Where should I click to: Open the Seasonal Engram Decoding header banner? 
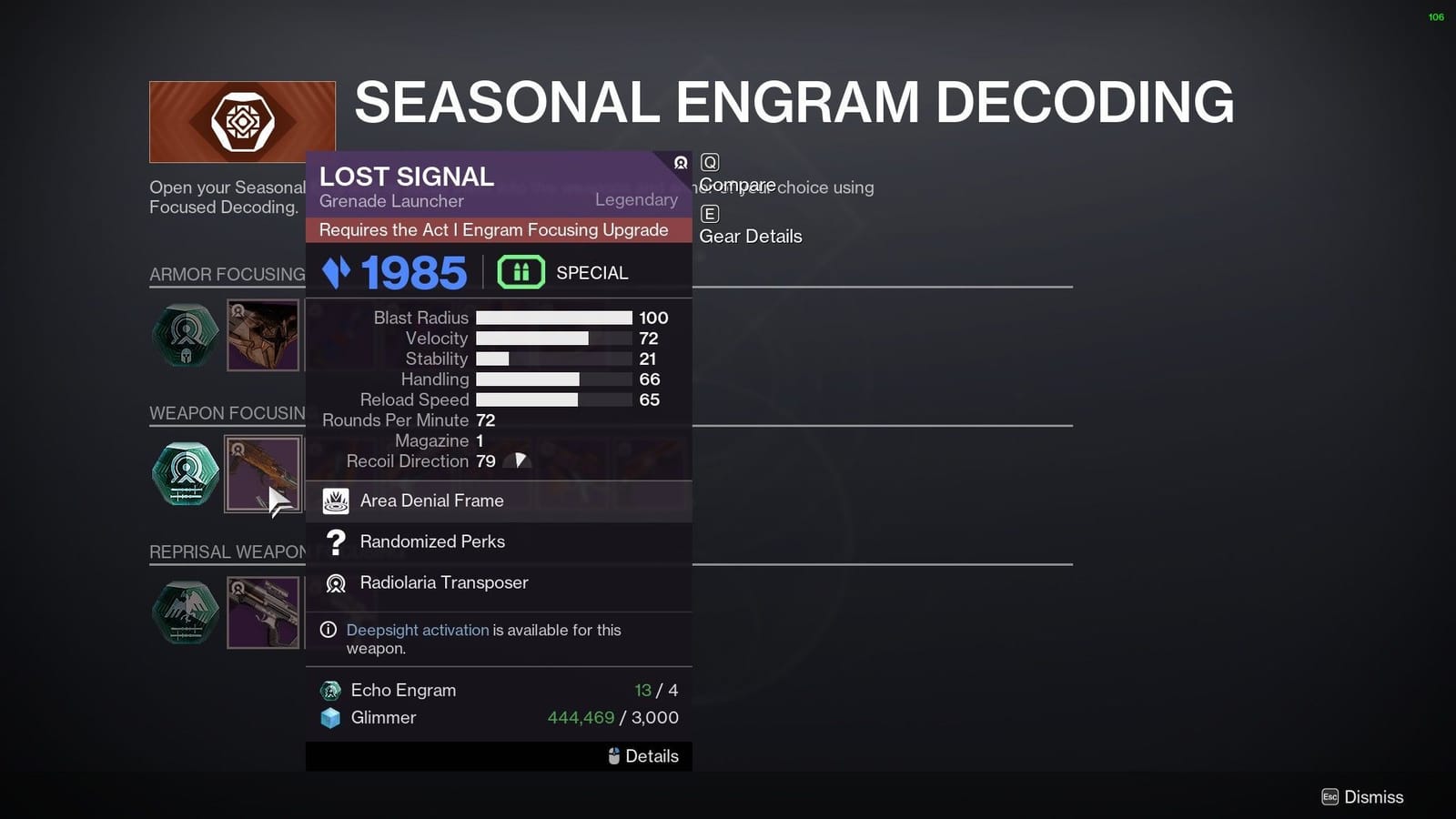point(242,119)
